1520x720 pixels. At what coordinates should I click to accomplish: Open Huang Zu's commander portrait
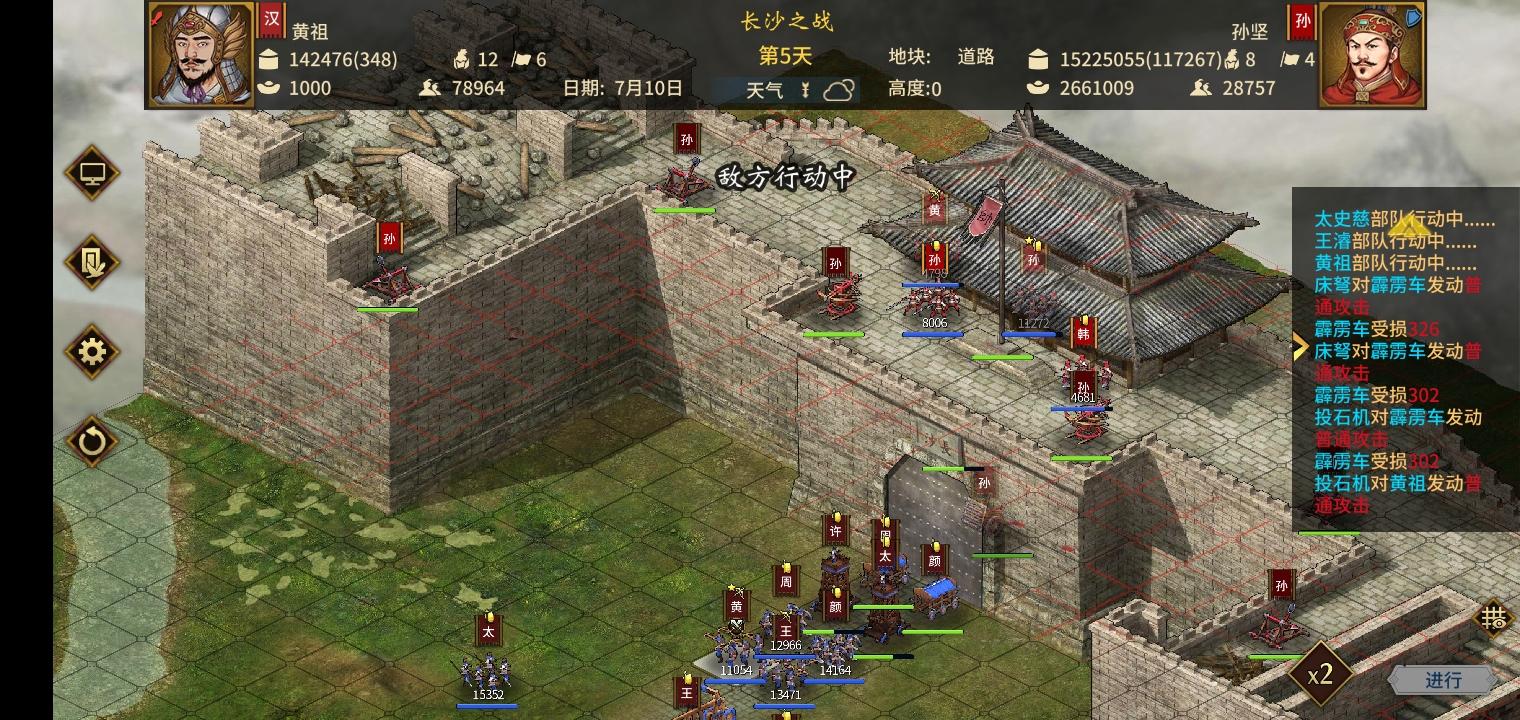[x=200, y=55]
